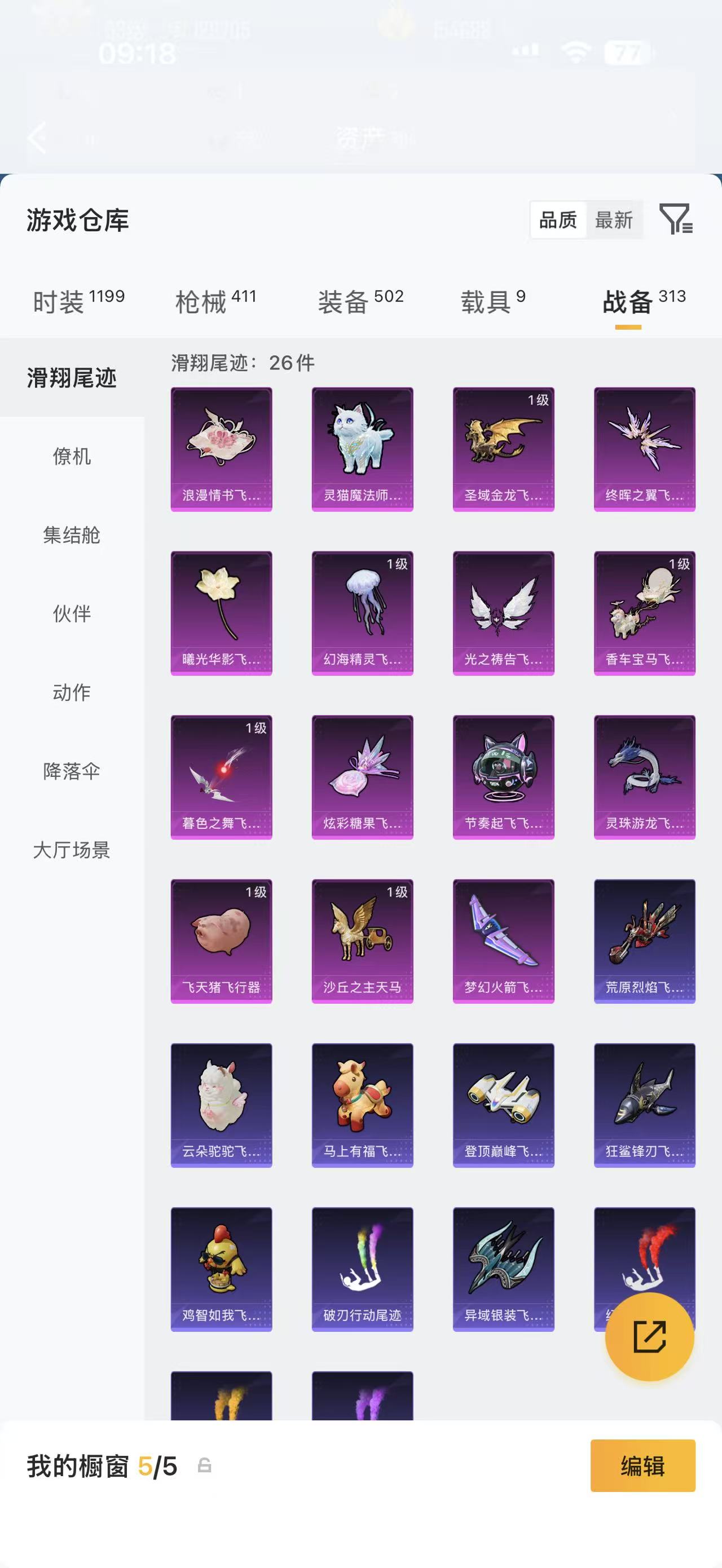Open the 灵猫魔法师 item
The height and width of the screenshot is (1568, 722).
[x=362, y=448]
